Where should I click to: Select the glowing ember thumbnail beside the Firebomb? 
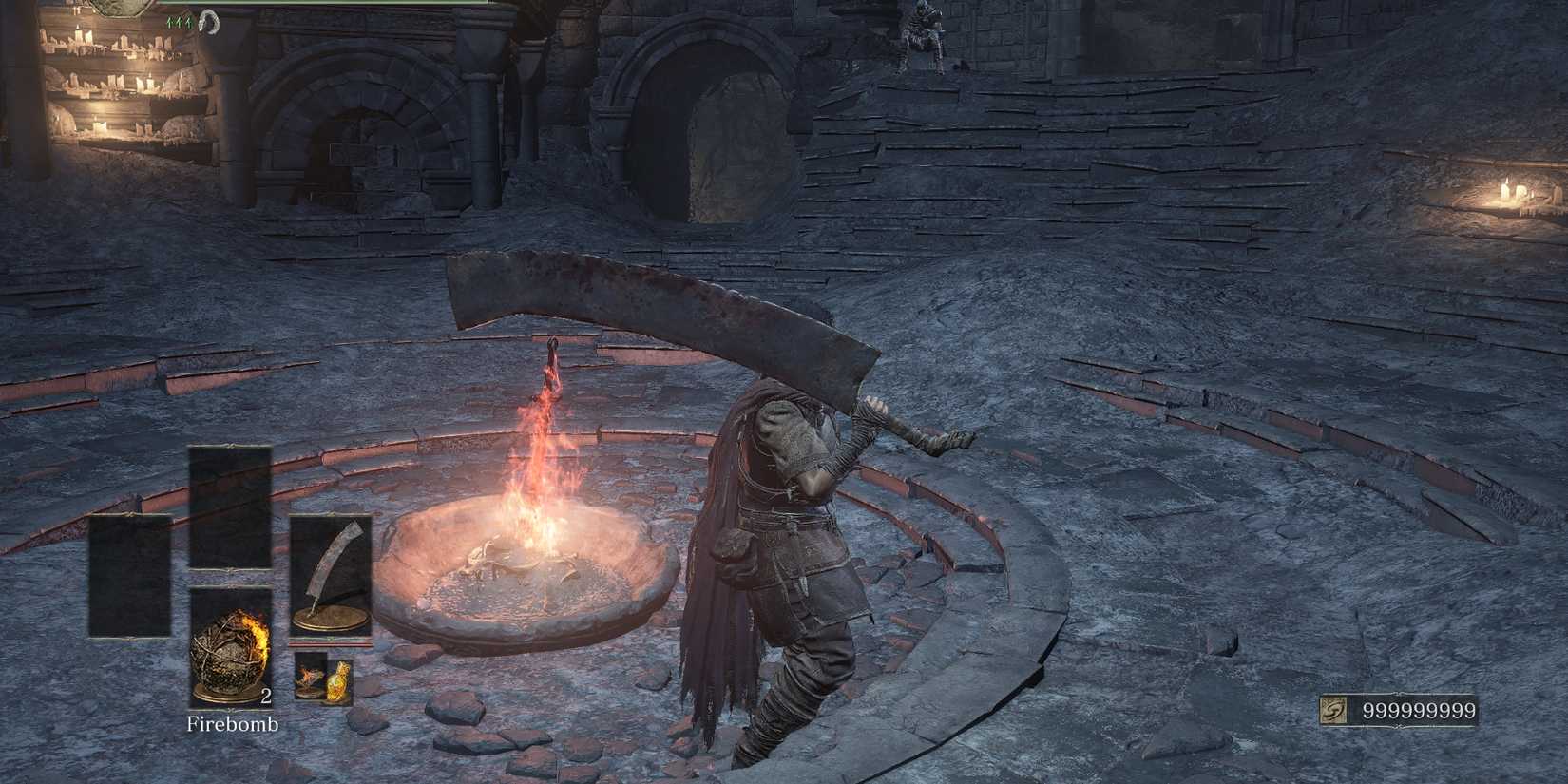pyautogui.click(x=308, y=679)
